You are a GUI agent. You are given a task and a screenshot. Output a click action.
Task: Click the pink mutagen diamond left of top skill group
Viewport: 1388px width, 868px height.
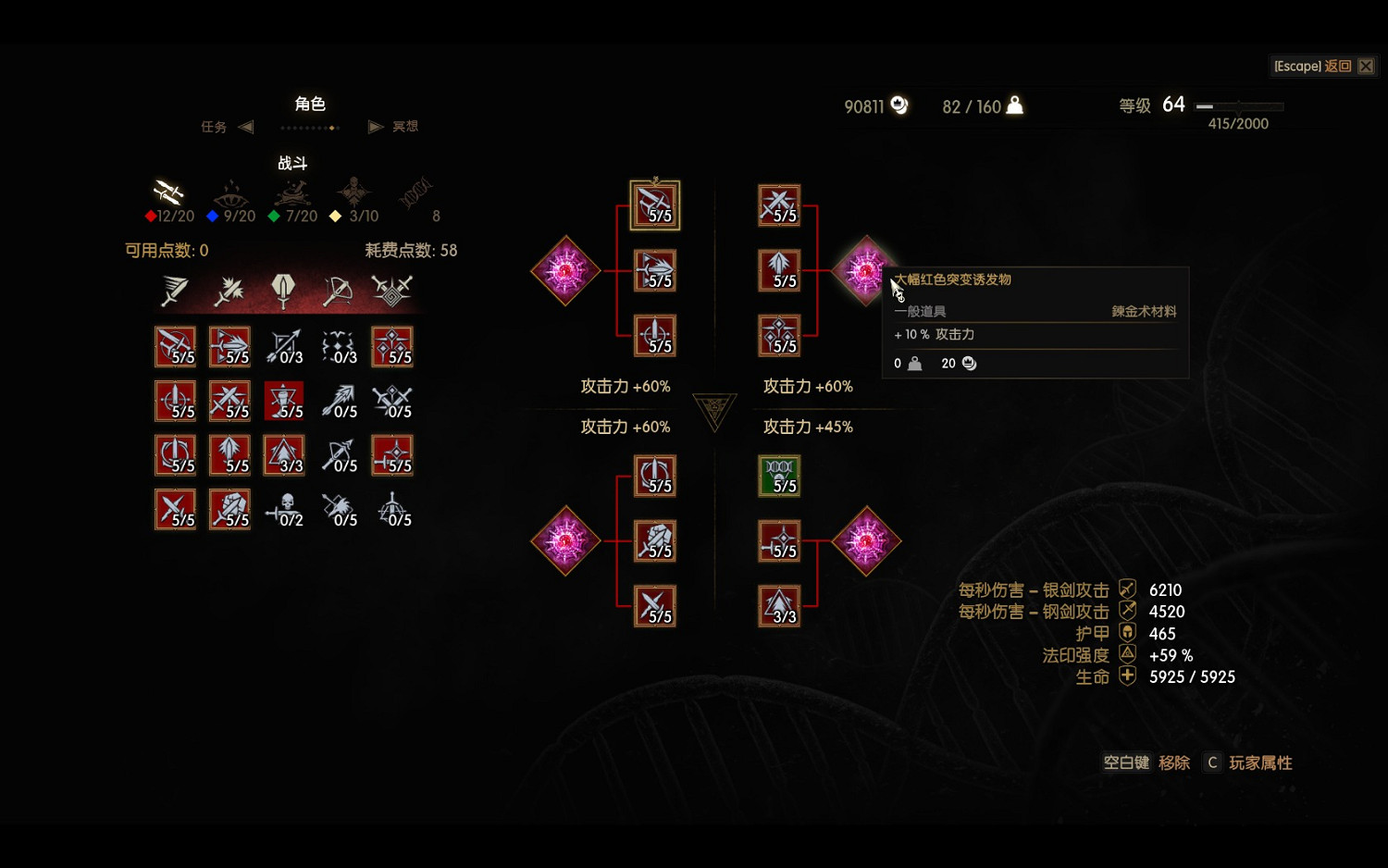tap(565, 270)
